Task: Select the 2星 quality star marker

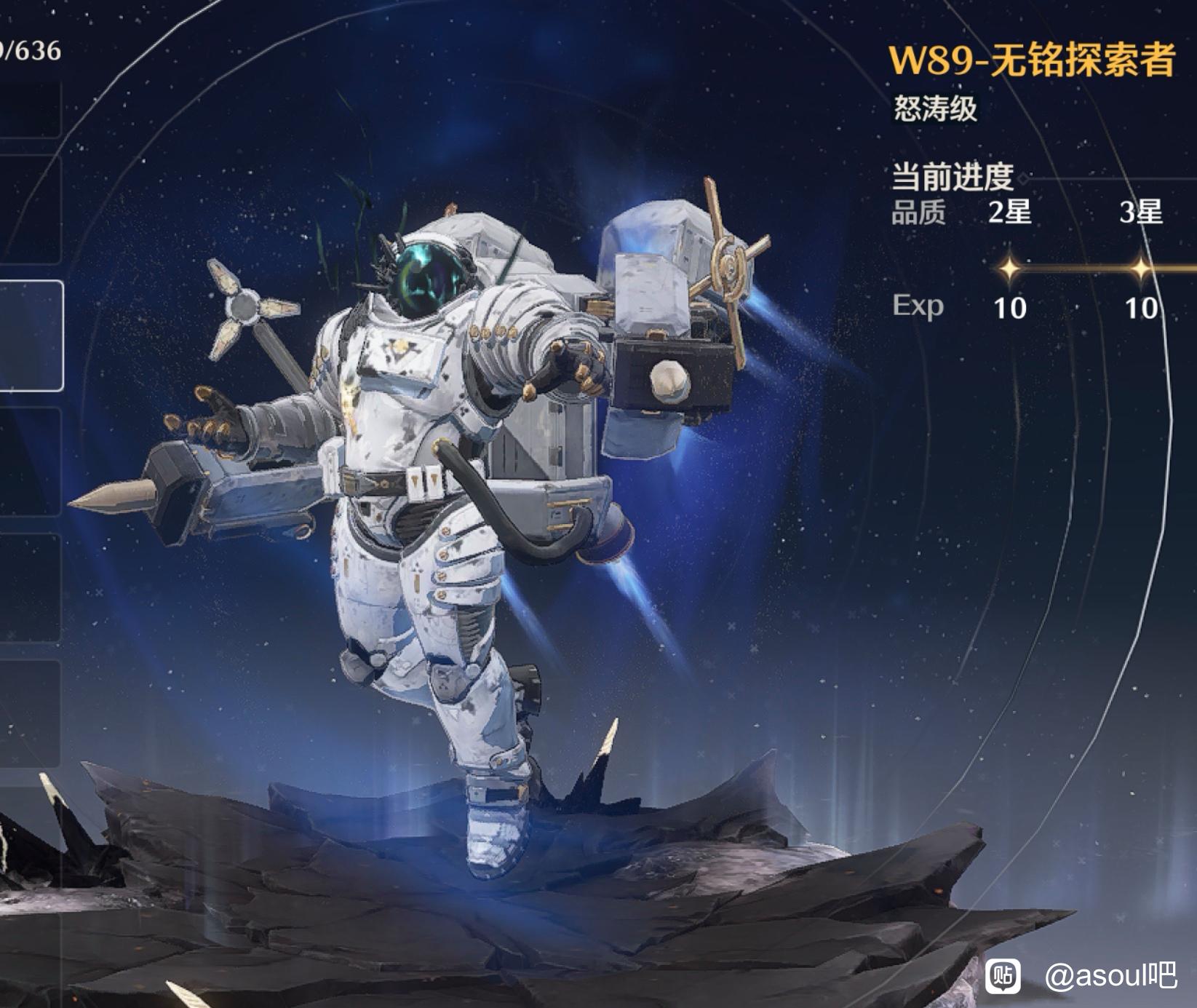Action: tap(1009, 269)
